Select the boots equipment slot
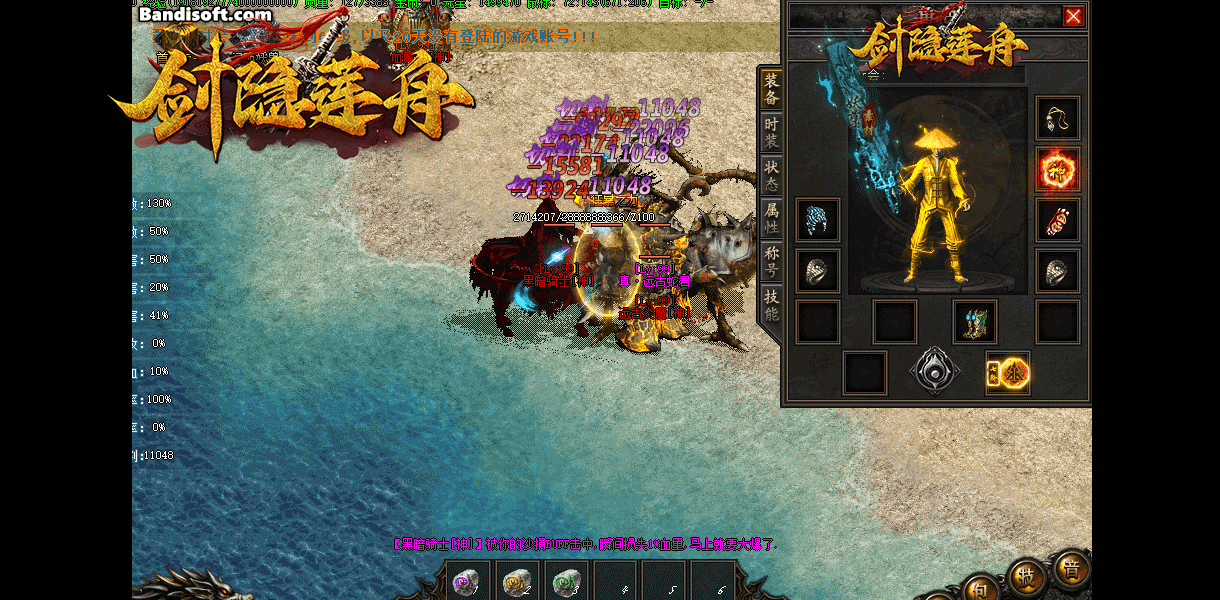This screenshot has height=600, width=1220. [974, 322]
